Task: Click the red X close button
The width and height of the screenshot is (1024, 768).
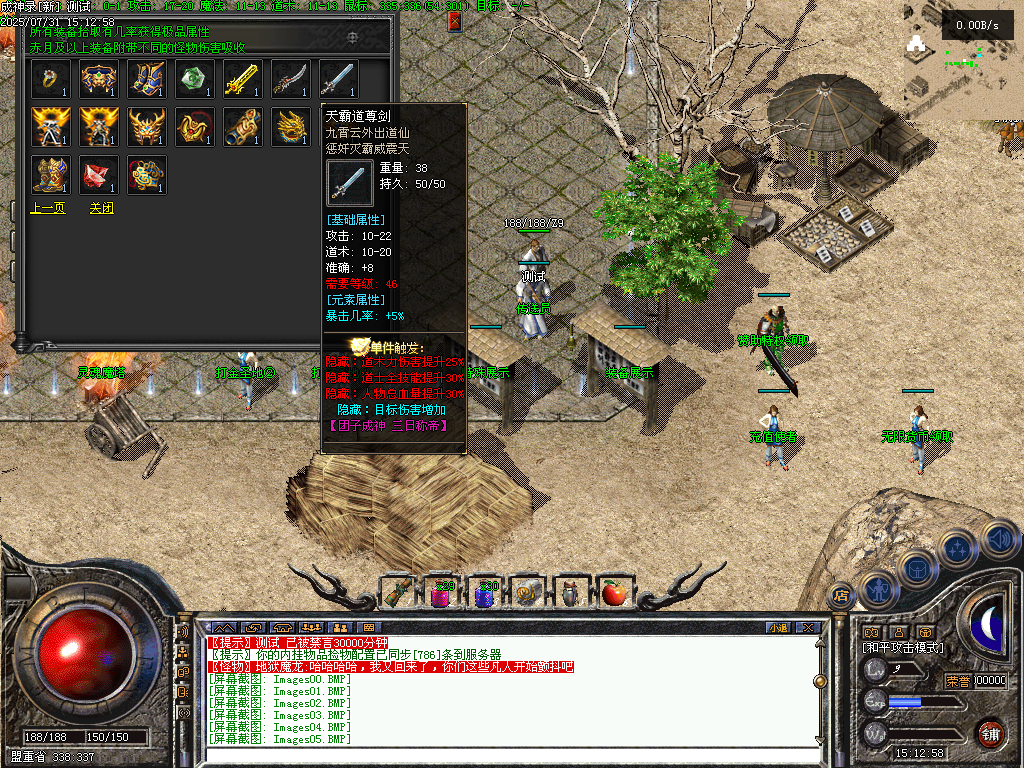Action: click(x=455, y=21)
